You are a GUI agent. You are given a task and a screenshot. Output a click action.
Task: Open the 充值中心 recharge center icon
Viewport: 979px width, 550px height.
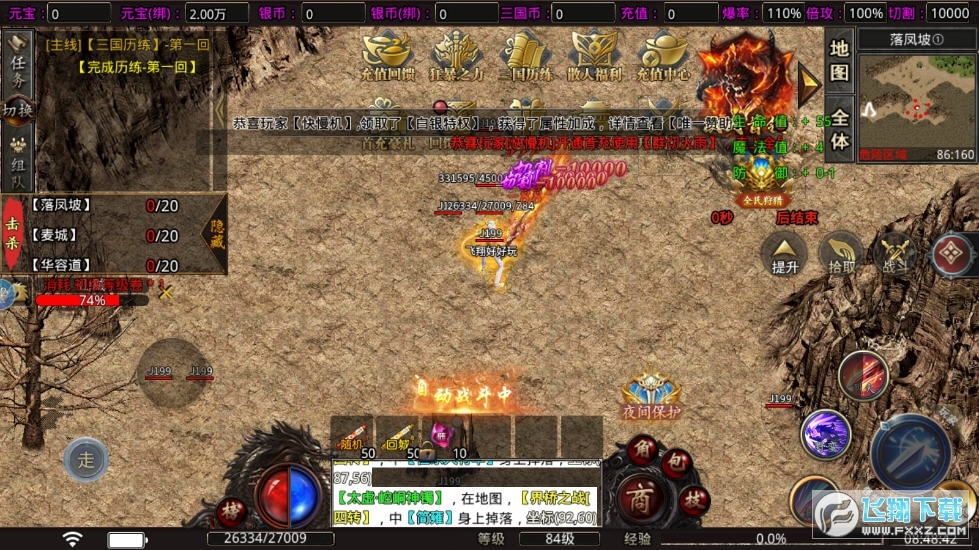(665, 57)
